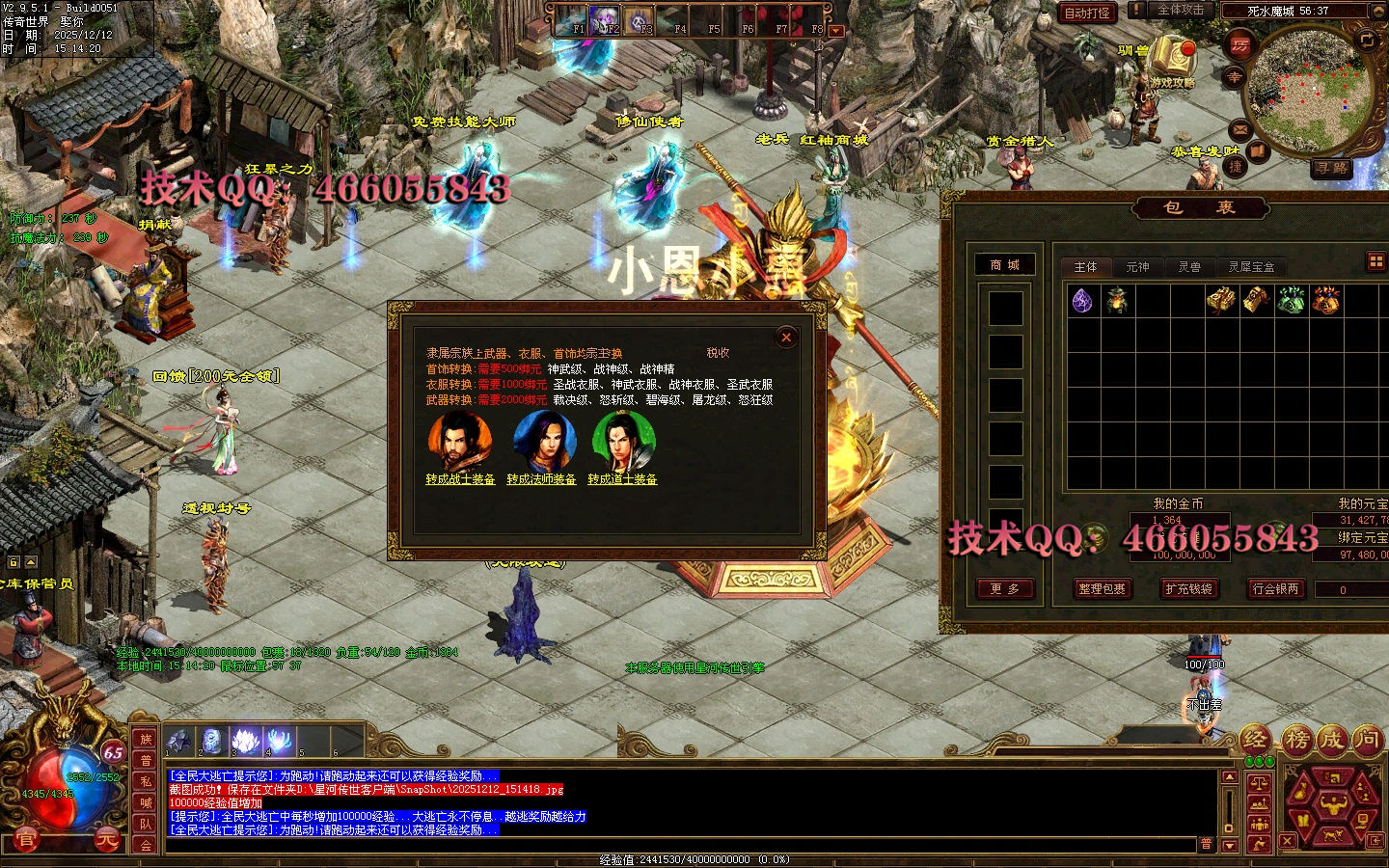
Task: Open the 游戏攻略 game guide book
Action: coord(1171,59)
